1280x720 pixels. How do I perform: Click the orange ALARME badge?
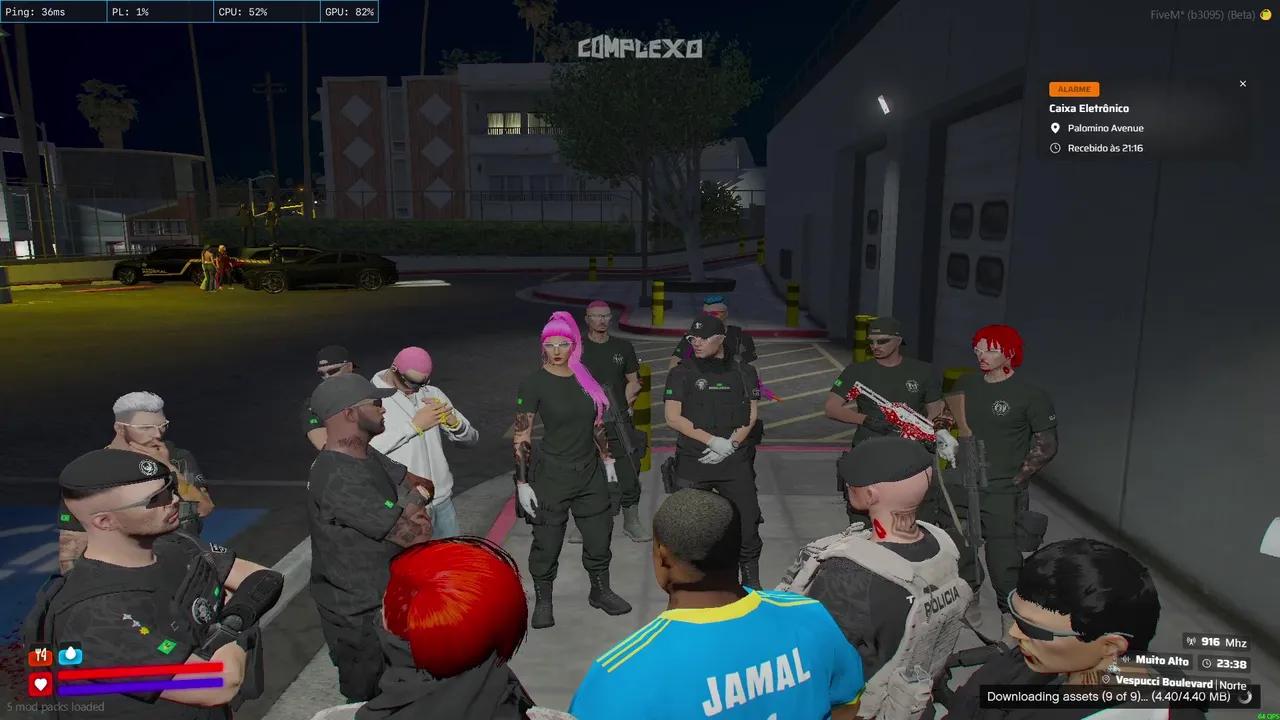coord(1073,89)
